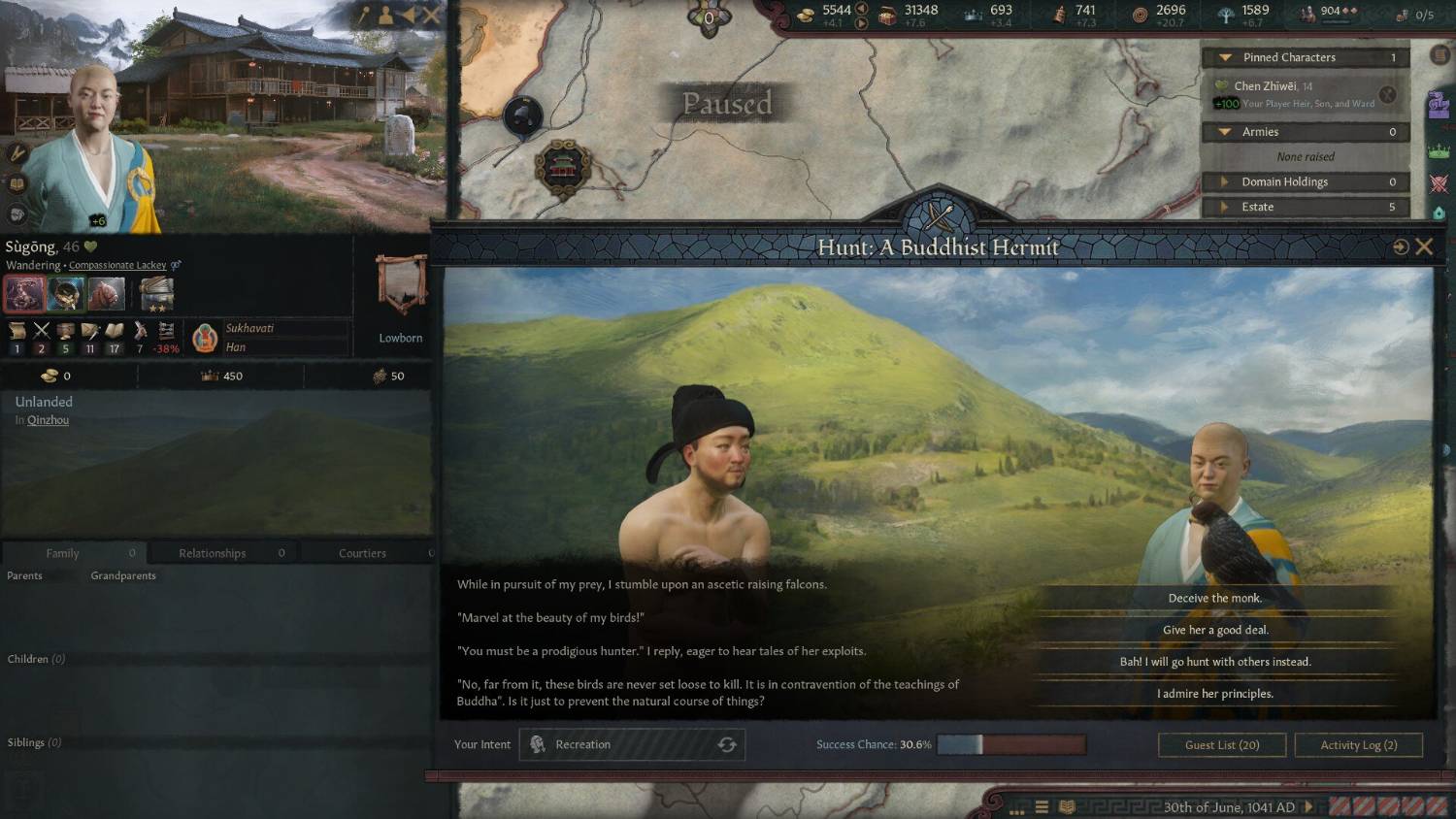Switch to the Relationships tab
The width and height of the screenshot is (1456, 819).
(x=213, y=553)
